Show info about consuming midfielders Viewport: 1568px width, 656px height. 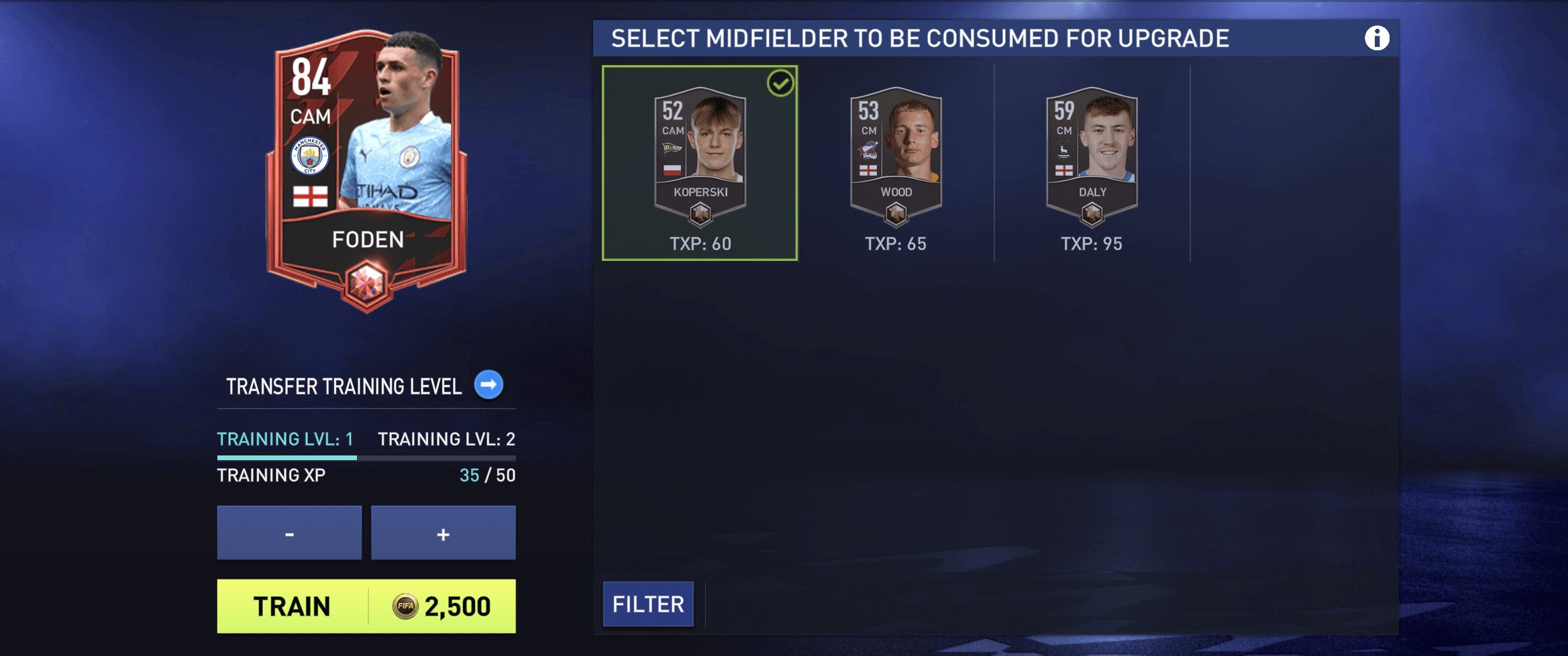click(x=1376, y=38)
